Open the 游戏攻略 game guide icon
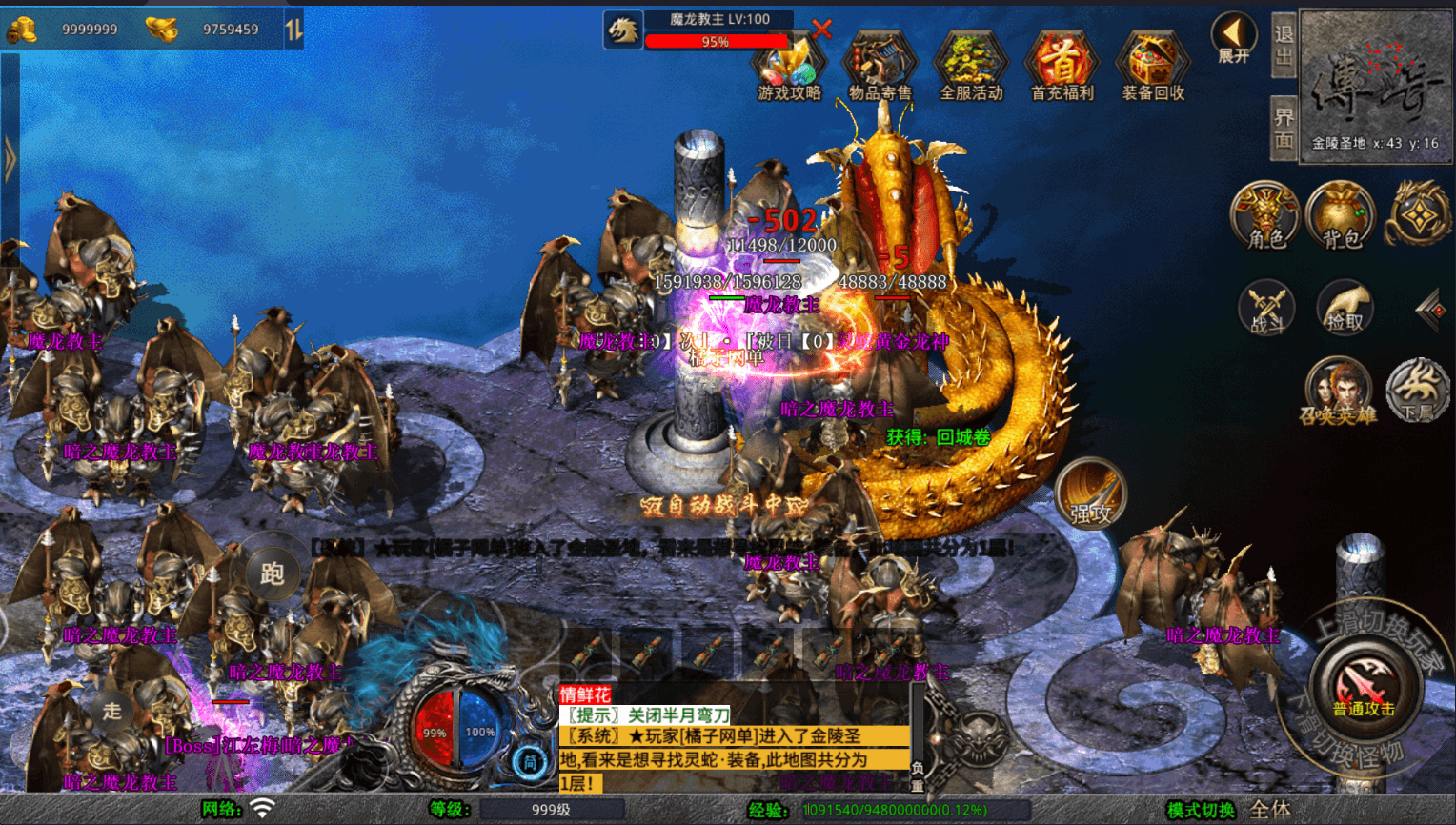 788,67
